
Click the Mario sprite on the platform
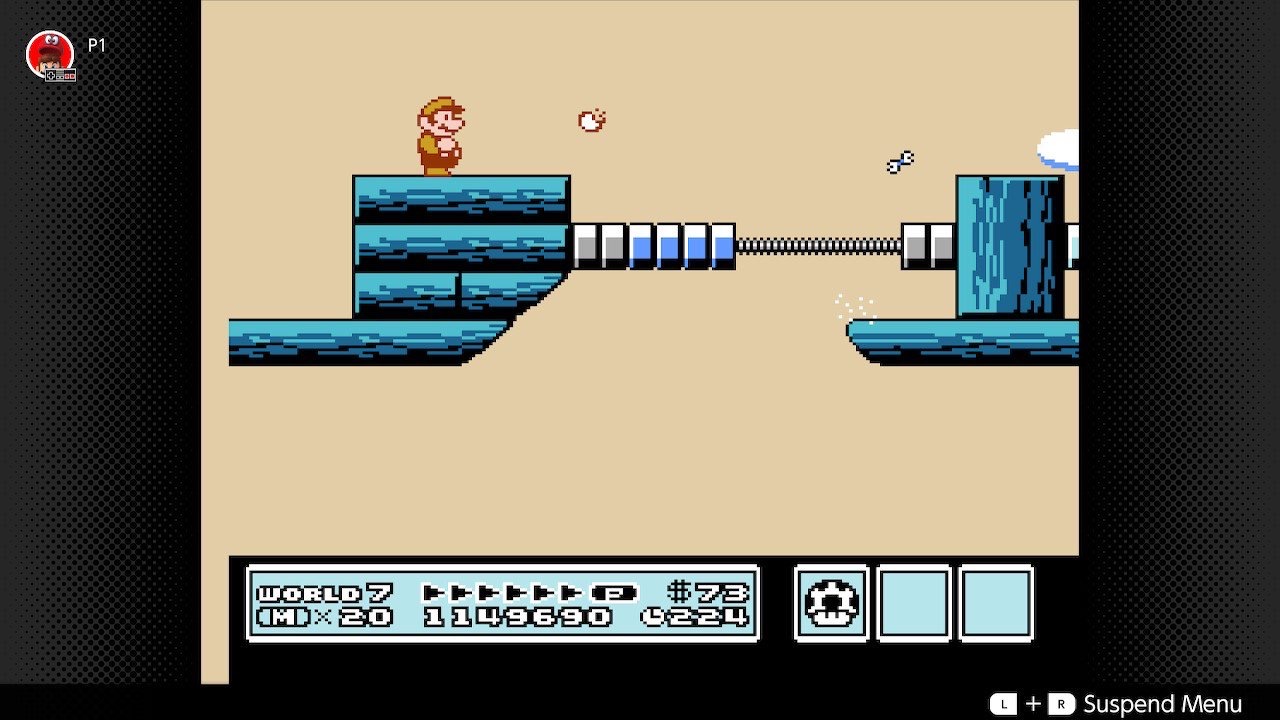[440, 138]
